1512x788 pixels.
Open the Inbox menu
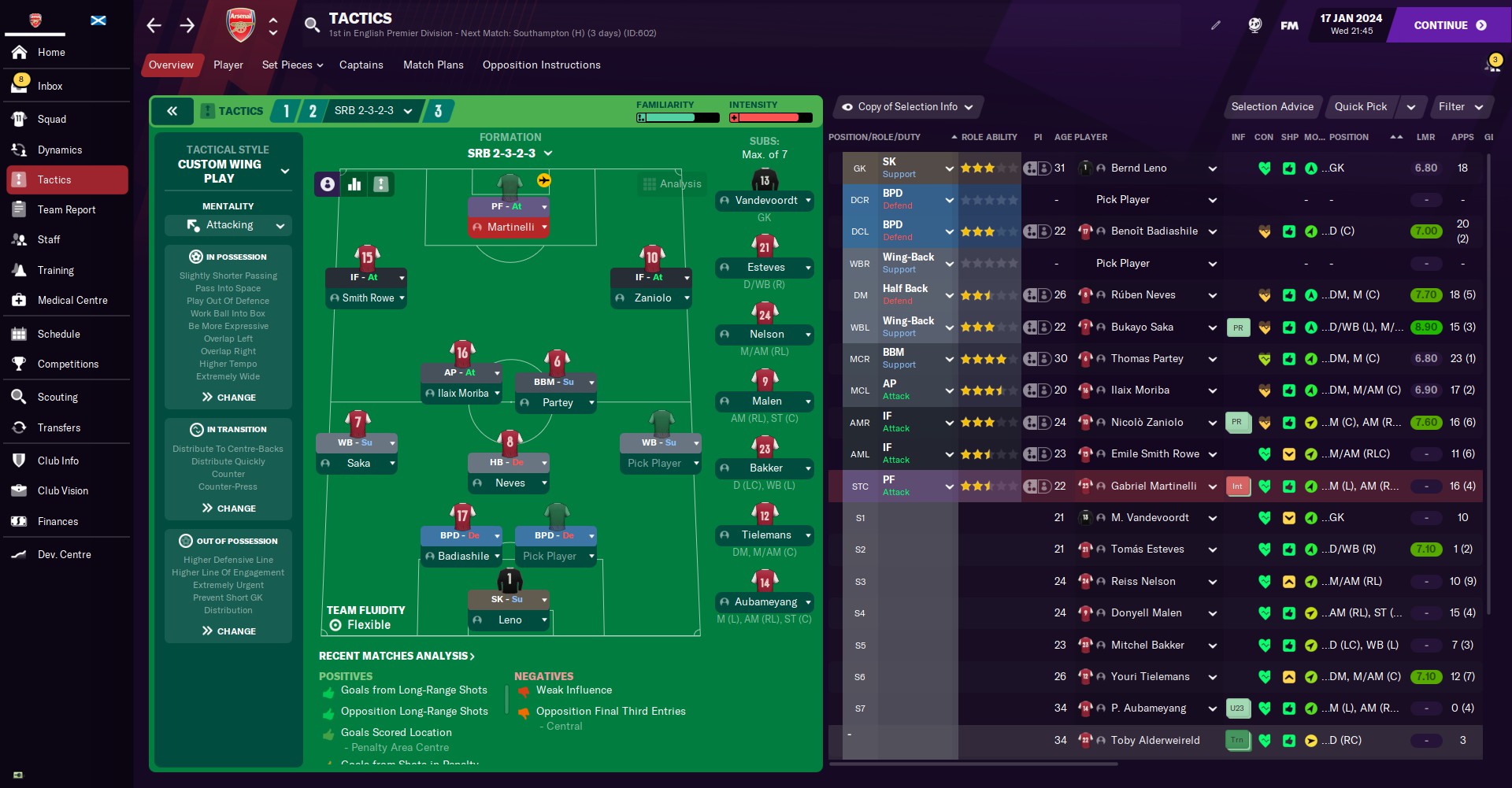click(50, 86)
